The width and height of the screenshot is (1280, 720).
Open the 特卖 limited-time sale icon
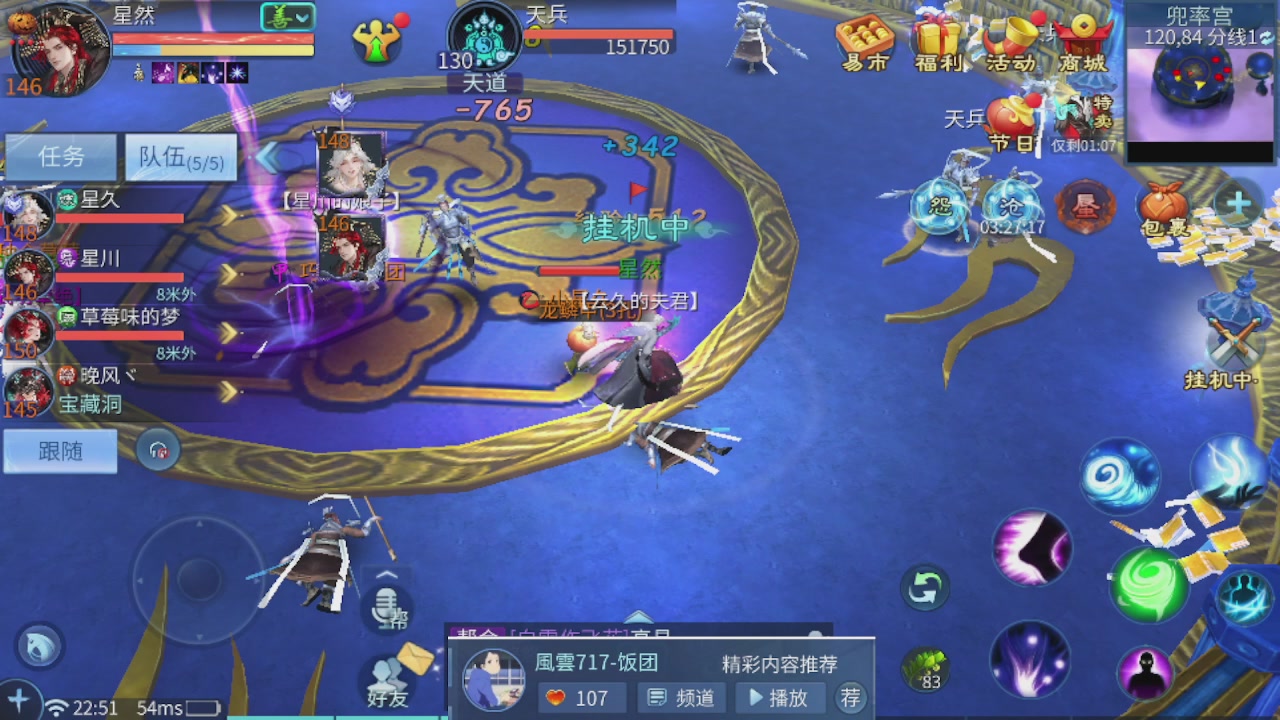(x=1080, y=110)
